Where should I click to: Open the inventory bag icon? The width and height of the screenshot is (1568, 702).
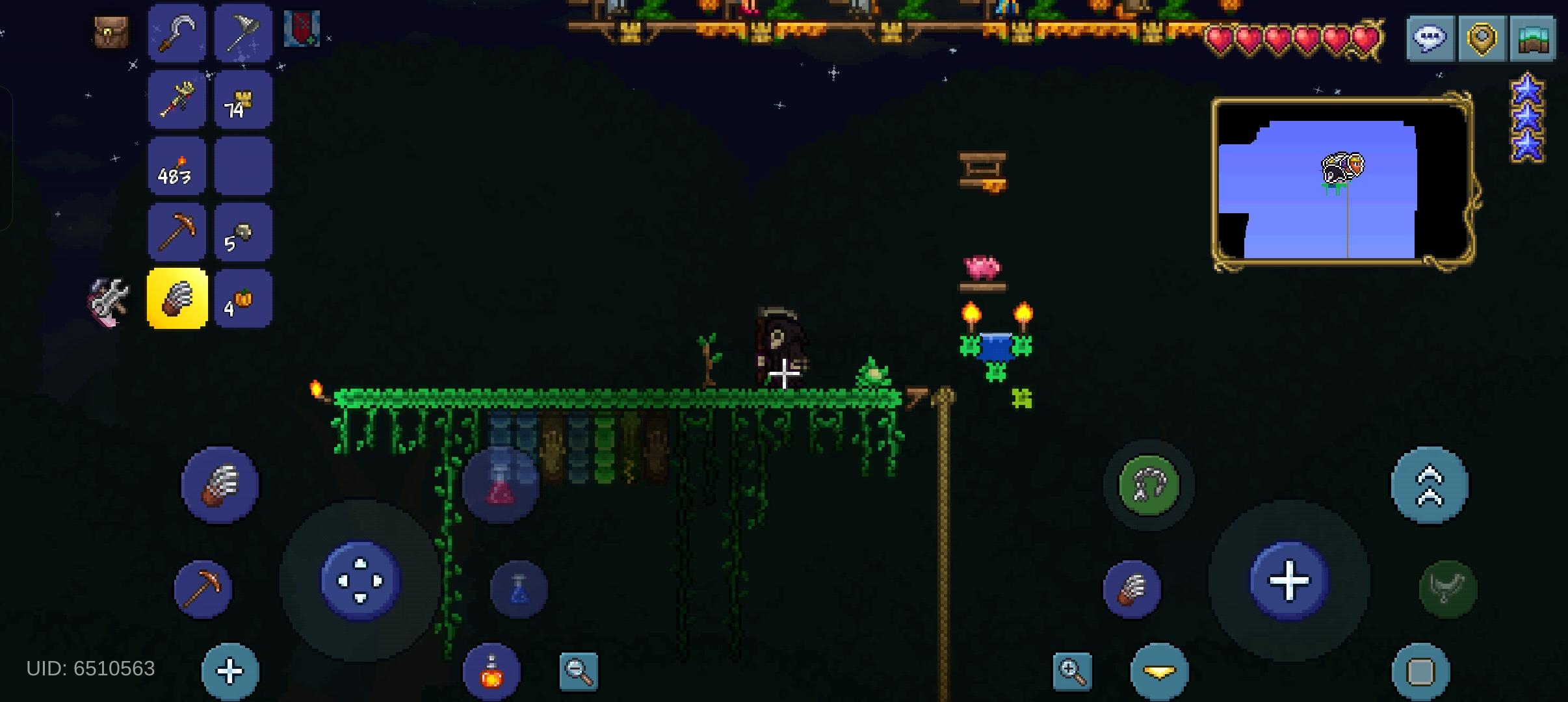[x=112, y=32]
